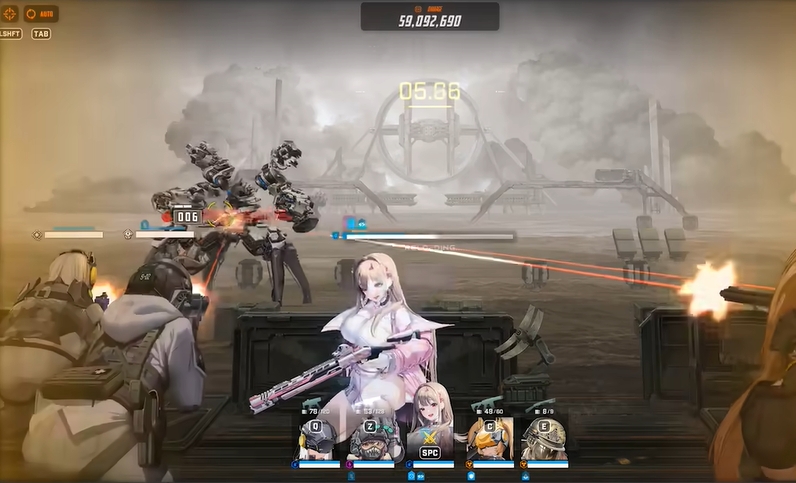This screenshot has width=796, height=483.
Task: Toggle the crosshair auto-aim button
Action: coord(9,14)
